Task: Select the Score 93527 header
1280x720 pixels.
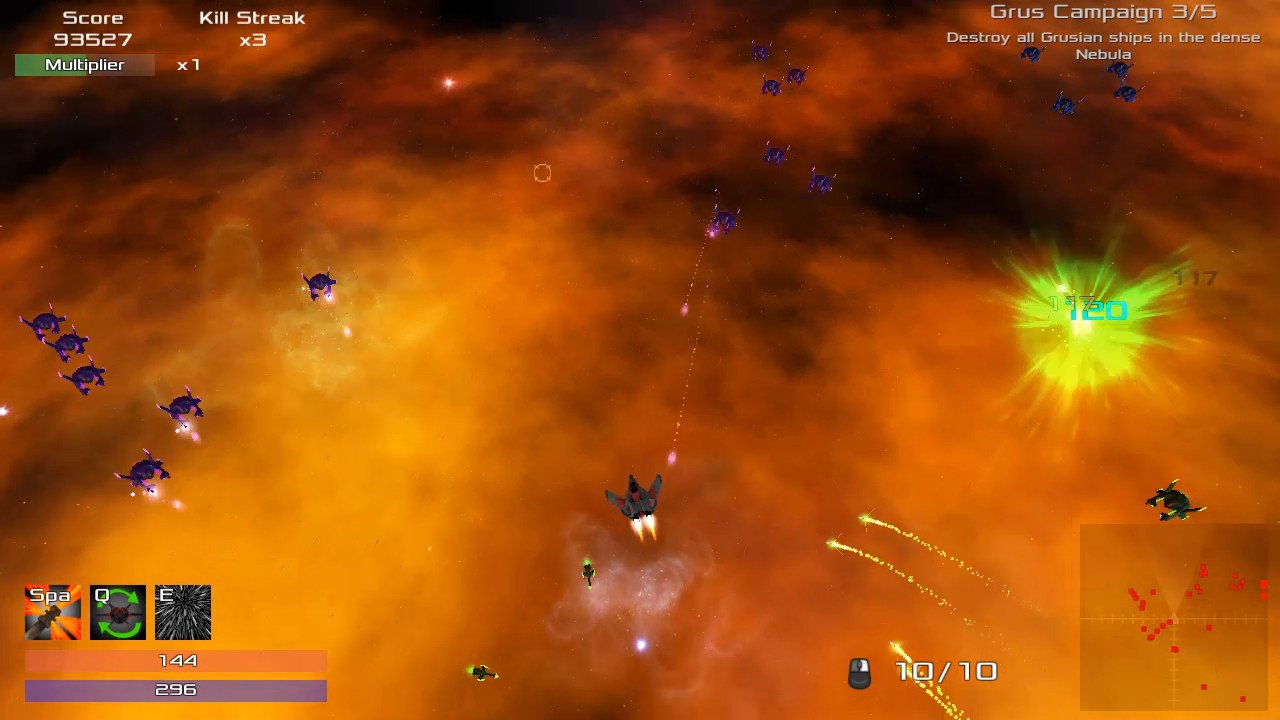Action: (95, 28)
